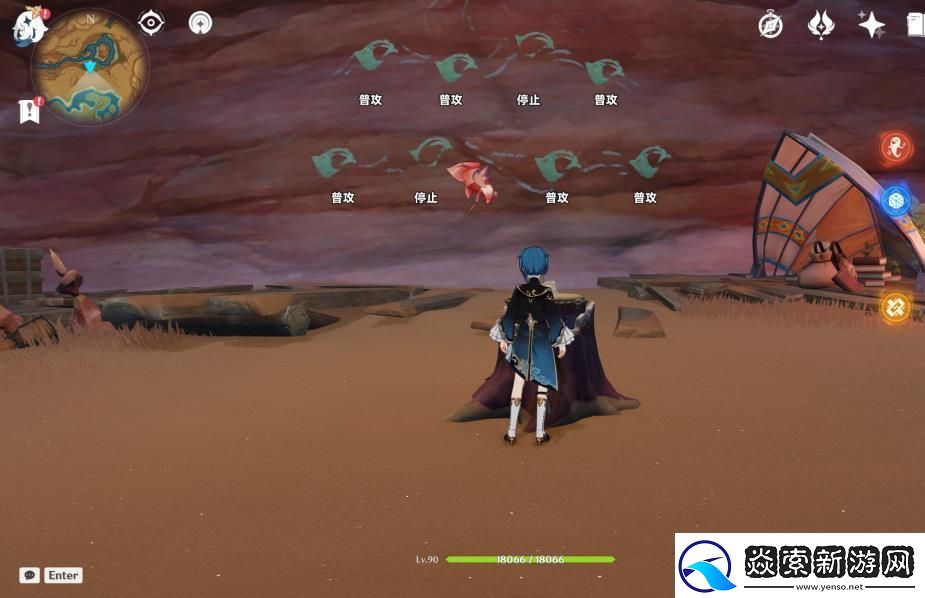This screenshot has height=598, width=925.
Task: Activate the blue cube ability icon
Action: click(895, 200)
